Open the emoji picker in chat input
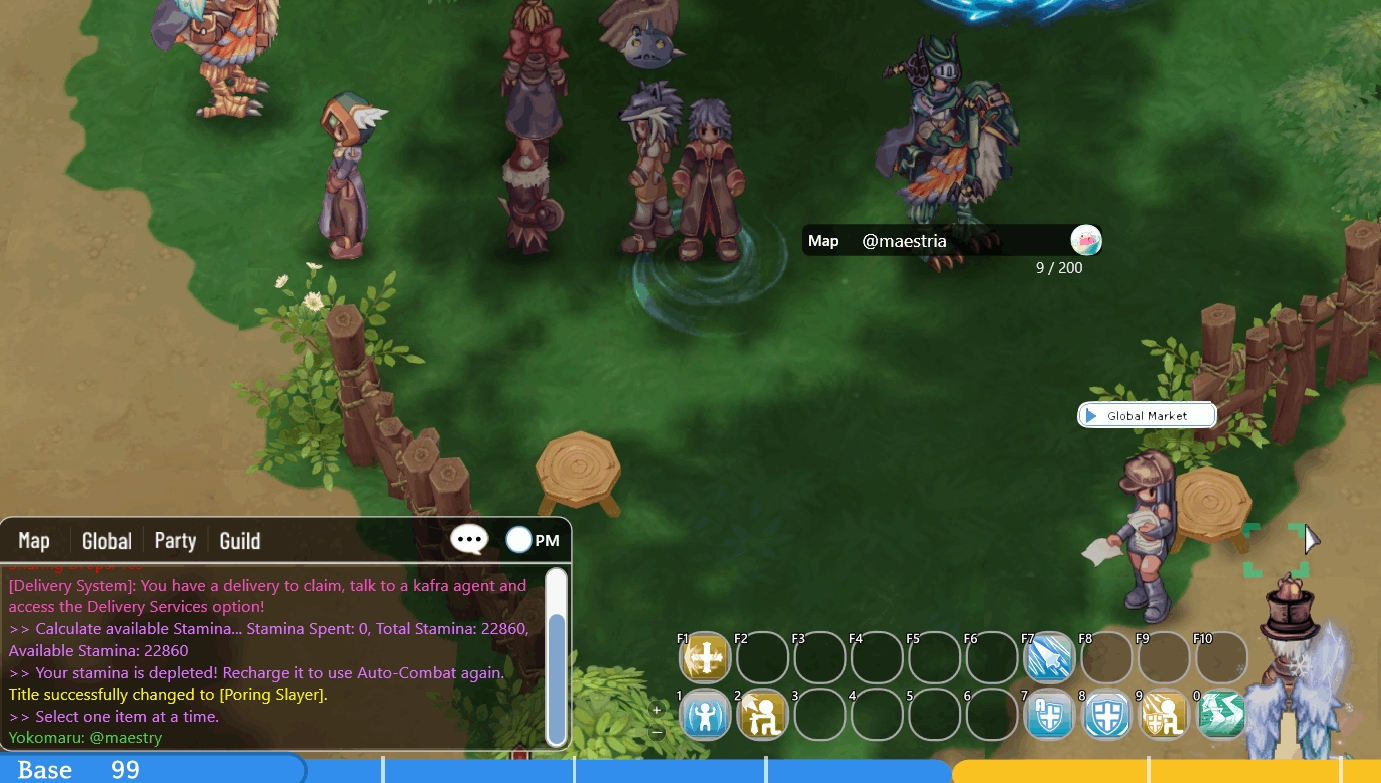The width and height of the screenshot is (1381, 783). tap(1085, 240)
